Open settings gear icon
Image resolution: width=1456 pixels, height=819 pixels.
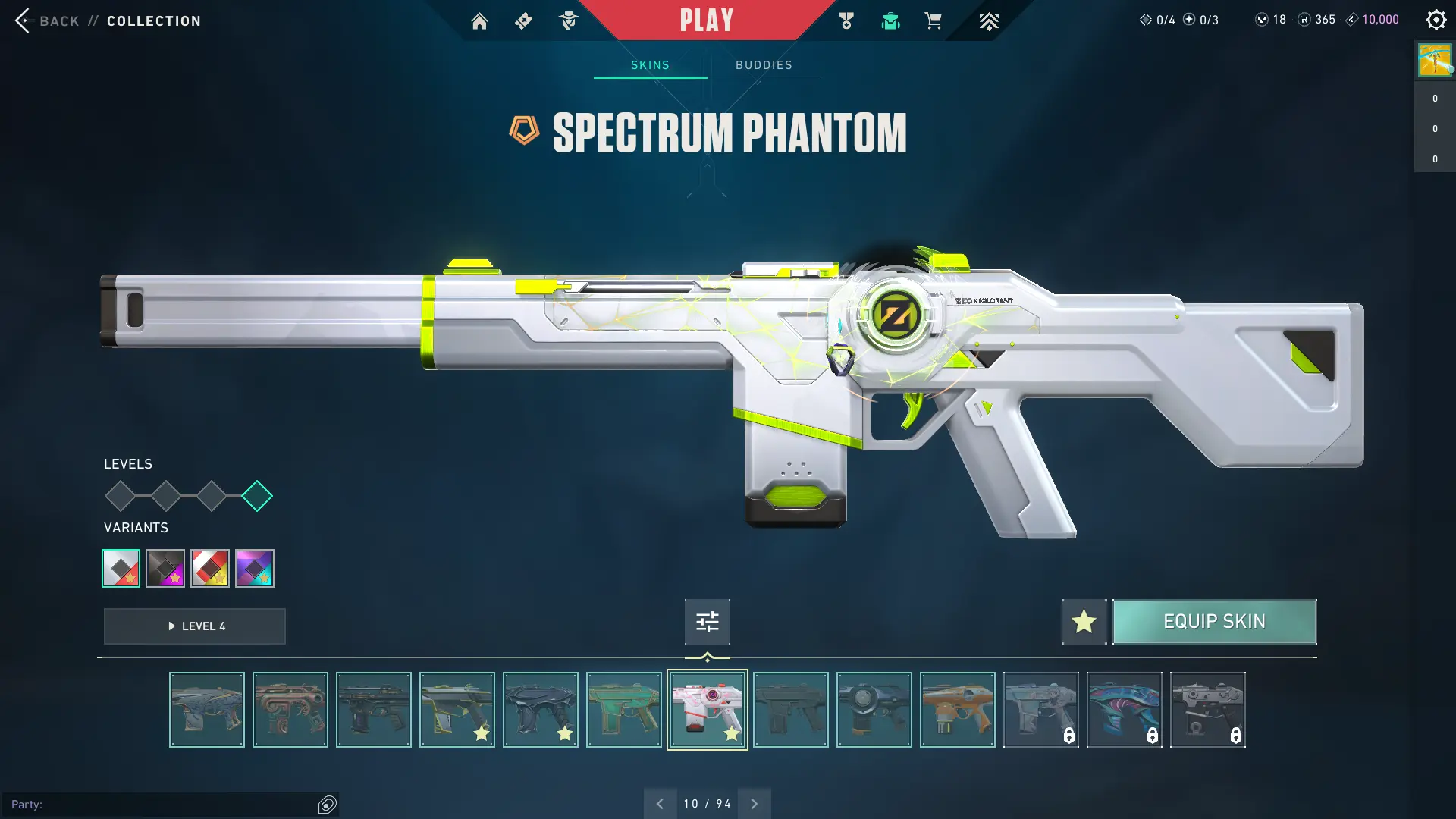pyautogui.click(x=1436, y=20)
